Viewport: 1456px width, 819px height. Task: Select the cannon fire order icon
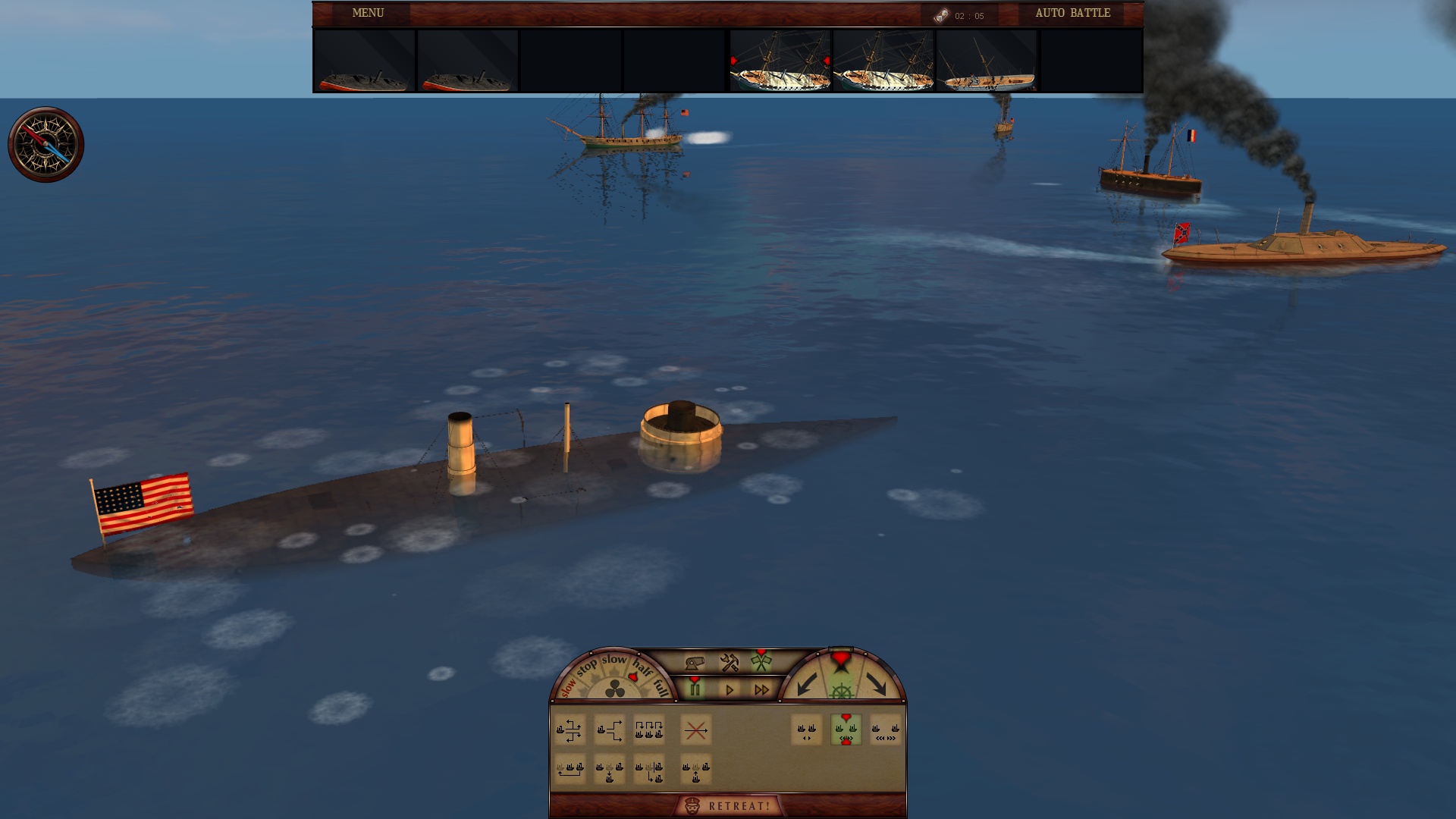pos(695,663)
